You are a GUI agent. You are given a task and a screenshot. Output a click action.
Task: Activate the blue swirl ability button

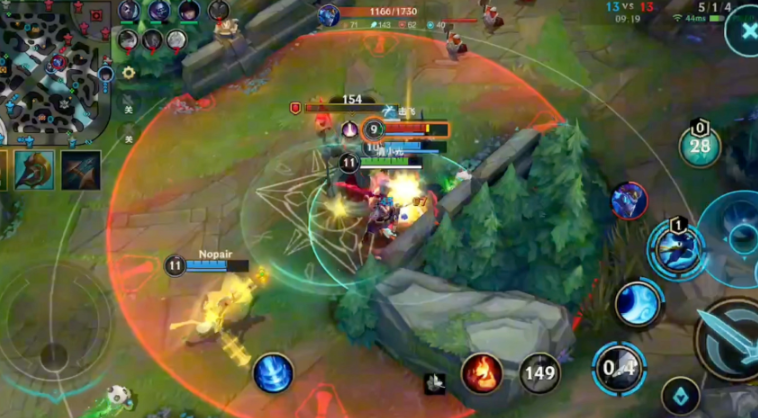pos(272,373)
